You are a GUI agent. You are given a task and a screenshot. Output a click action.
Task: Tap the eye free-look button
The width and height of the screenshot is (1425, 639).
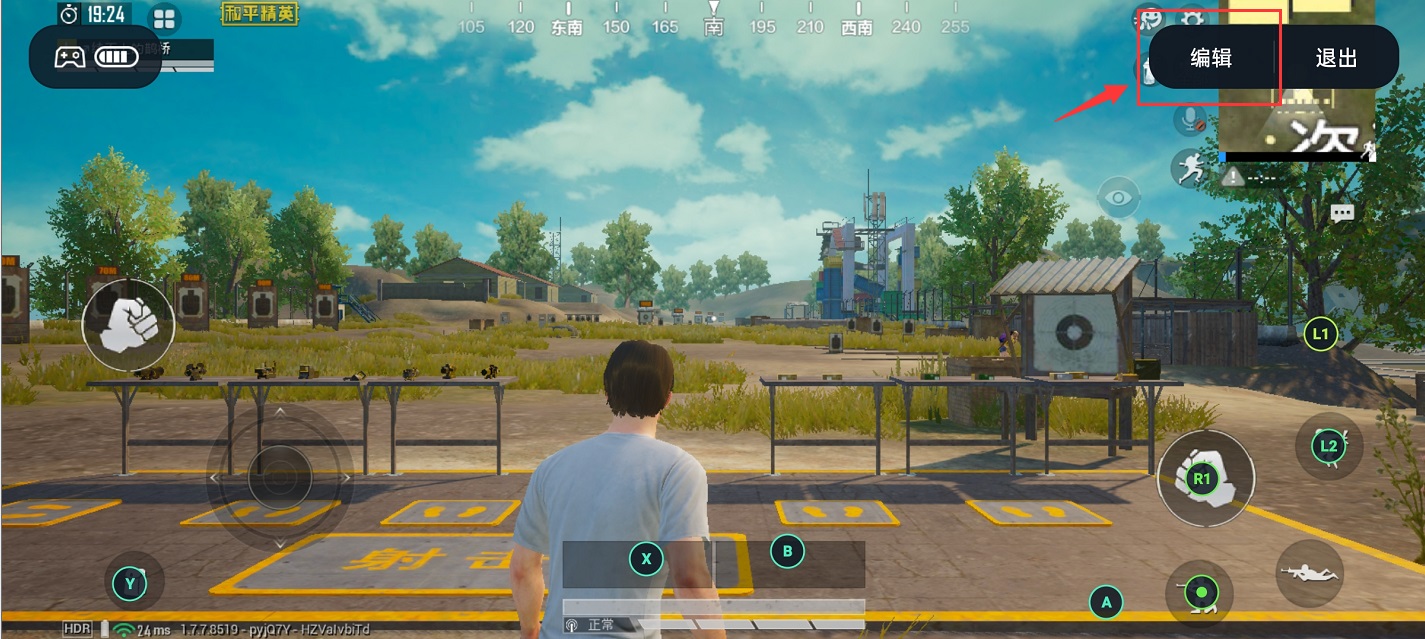(x=1118, y=197)
